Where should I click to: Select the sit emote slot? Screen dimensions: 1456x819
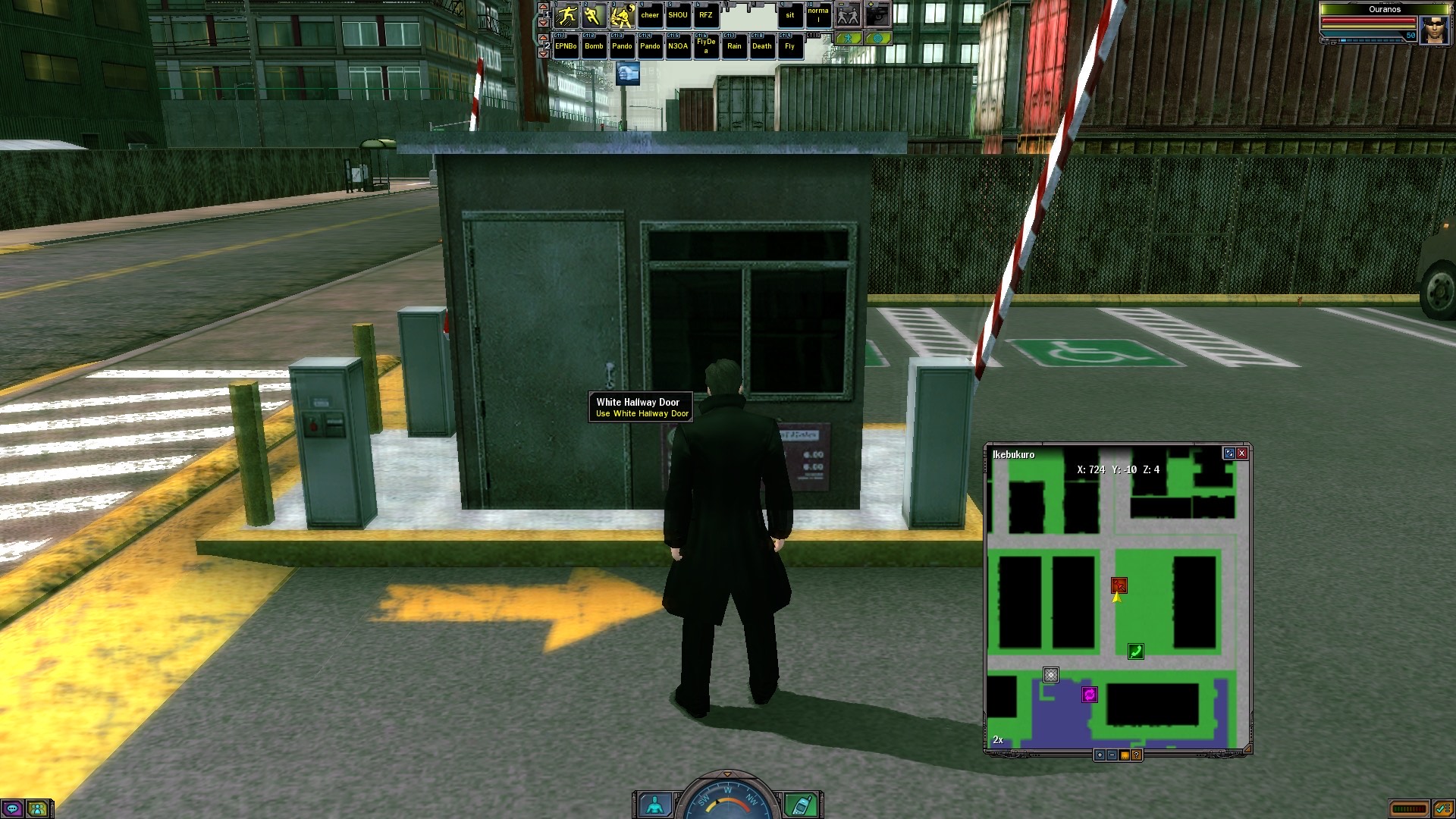tap(790, 16)
